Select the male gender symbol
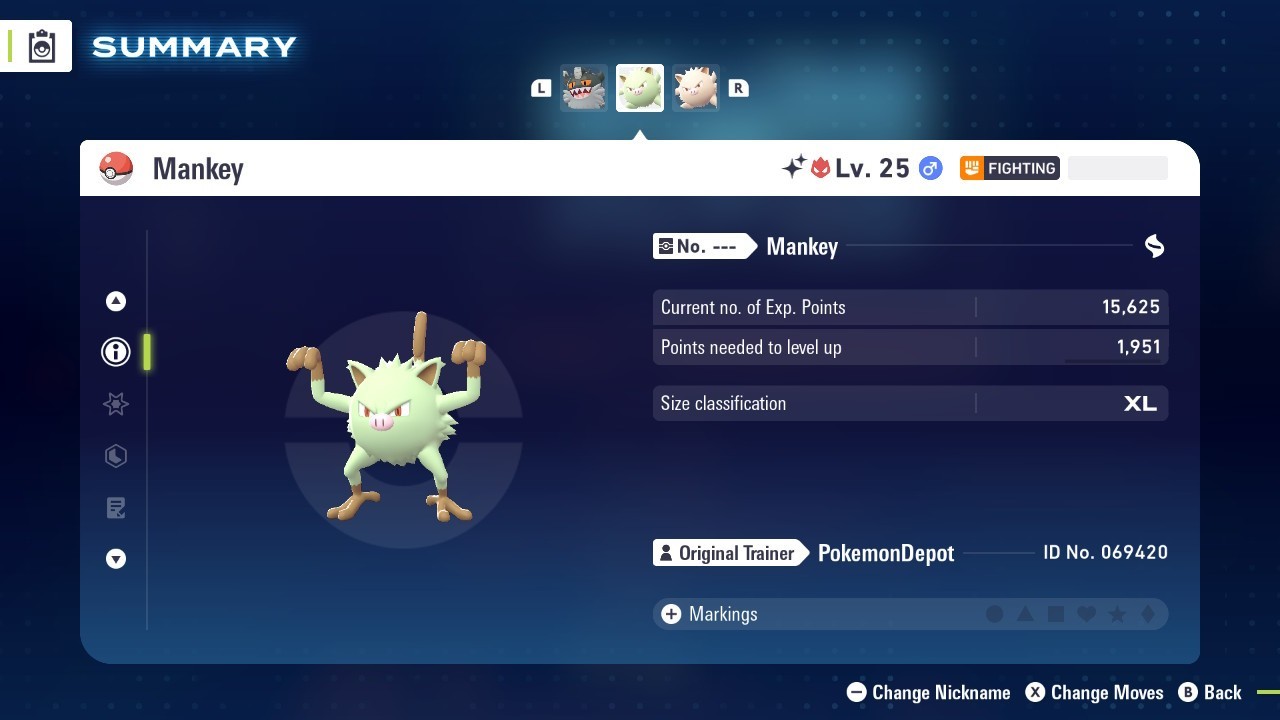The width and height of the screenshot is (1280, 720). 930,168
